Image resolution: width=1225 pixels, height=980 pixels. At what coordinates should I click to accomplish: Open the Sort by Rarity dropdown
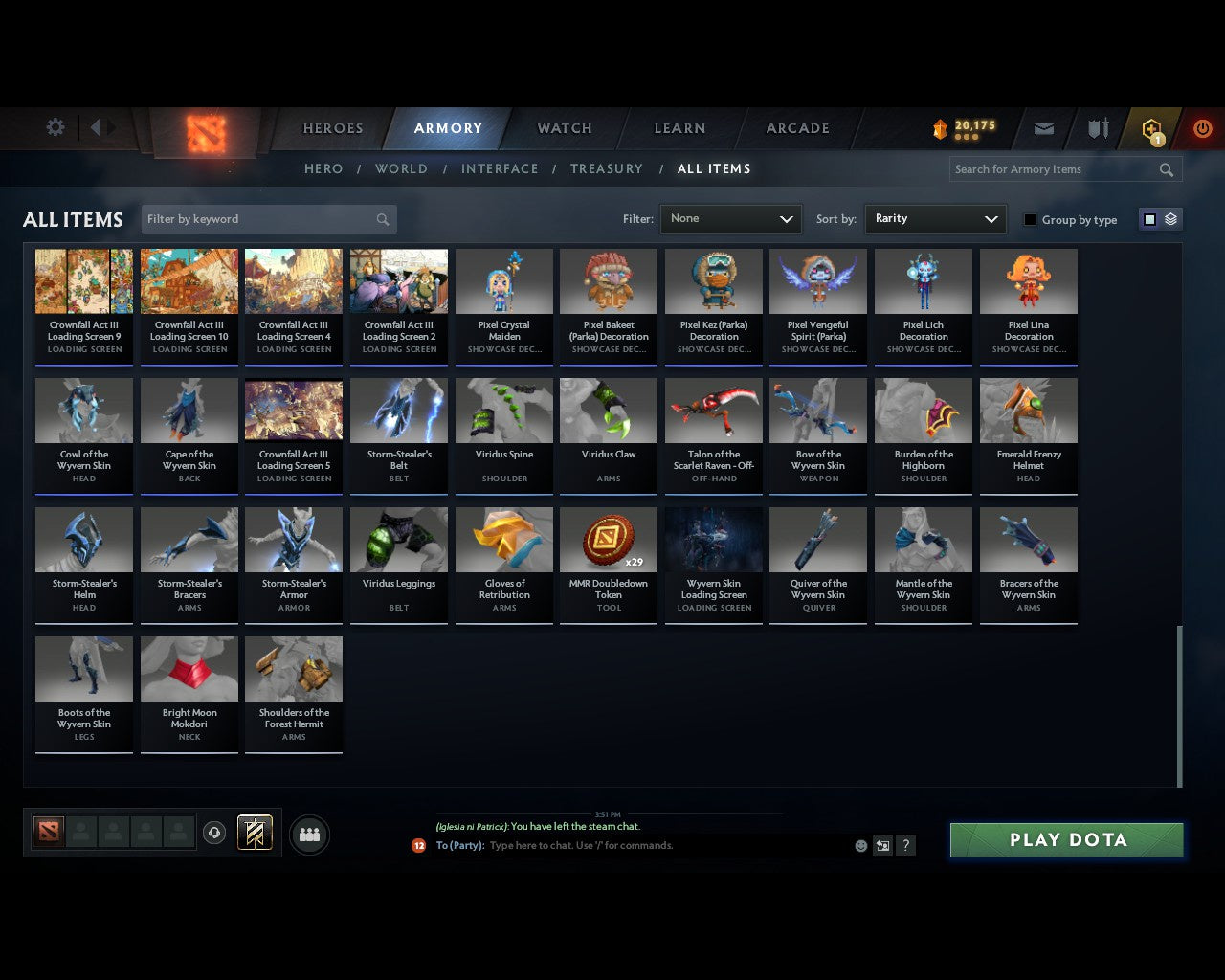935,218
